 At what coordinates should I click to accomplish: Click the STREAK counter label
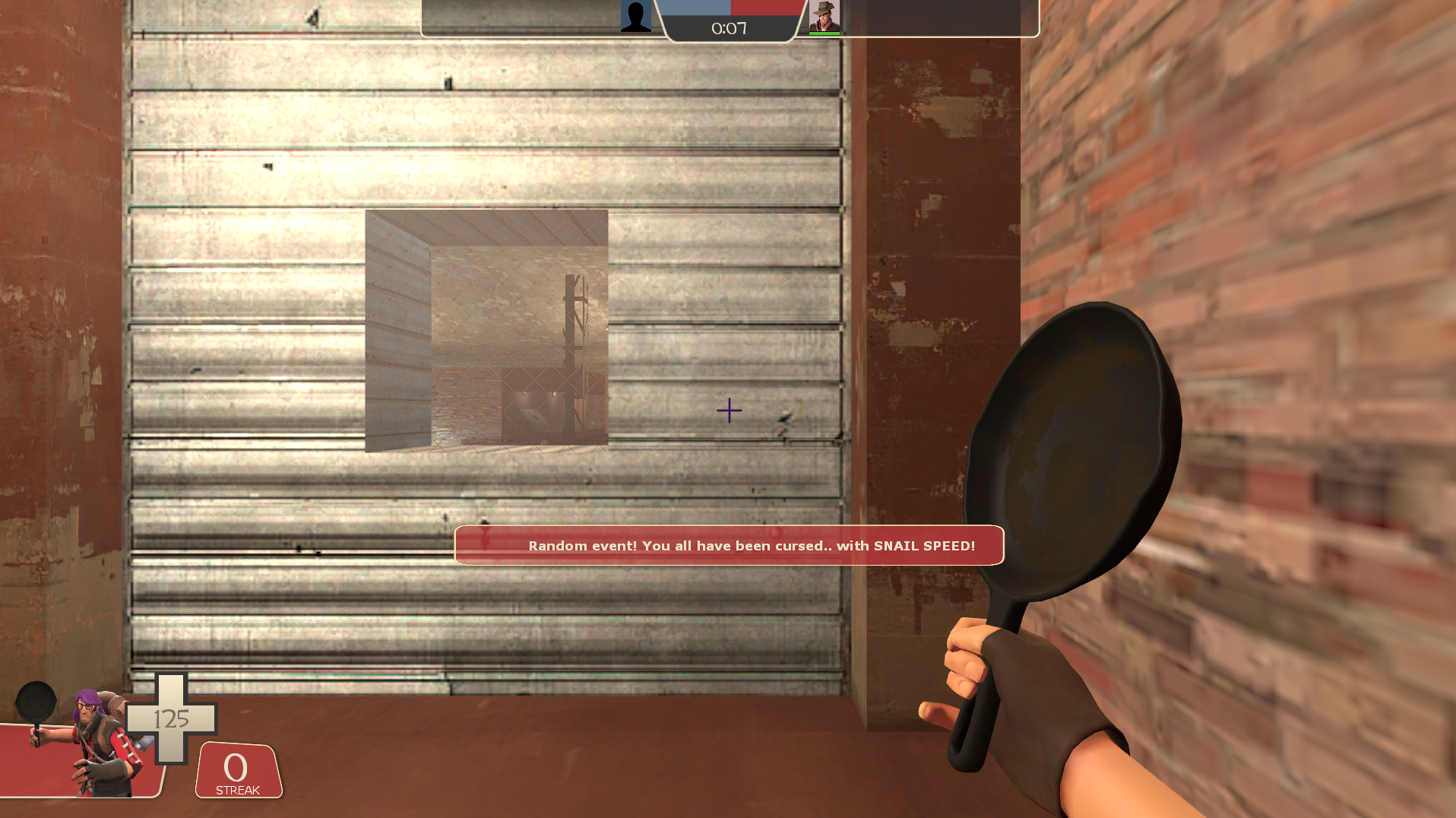pyautogui.click(x=238, y=791)
